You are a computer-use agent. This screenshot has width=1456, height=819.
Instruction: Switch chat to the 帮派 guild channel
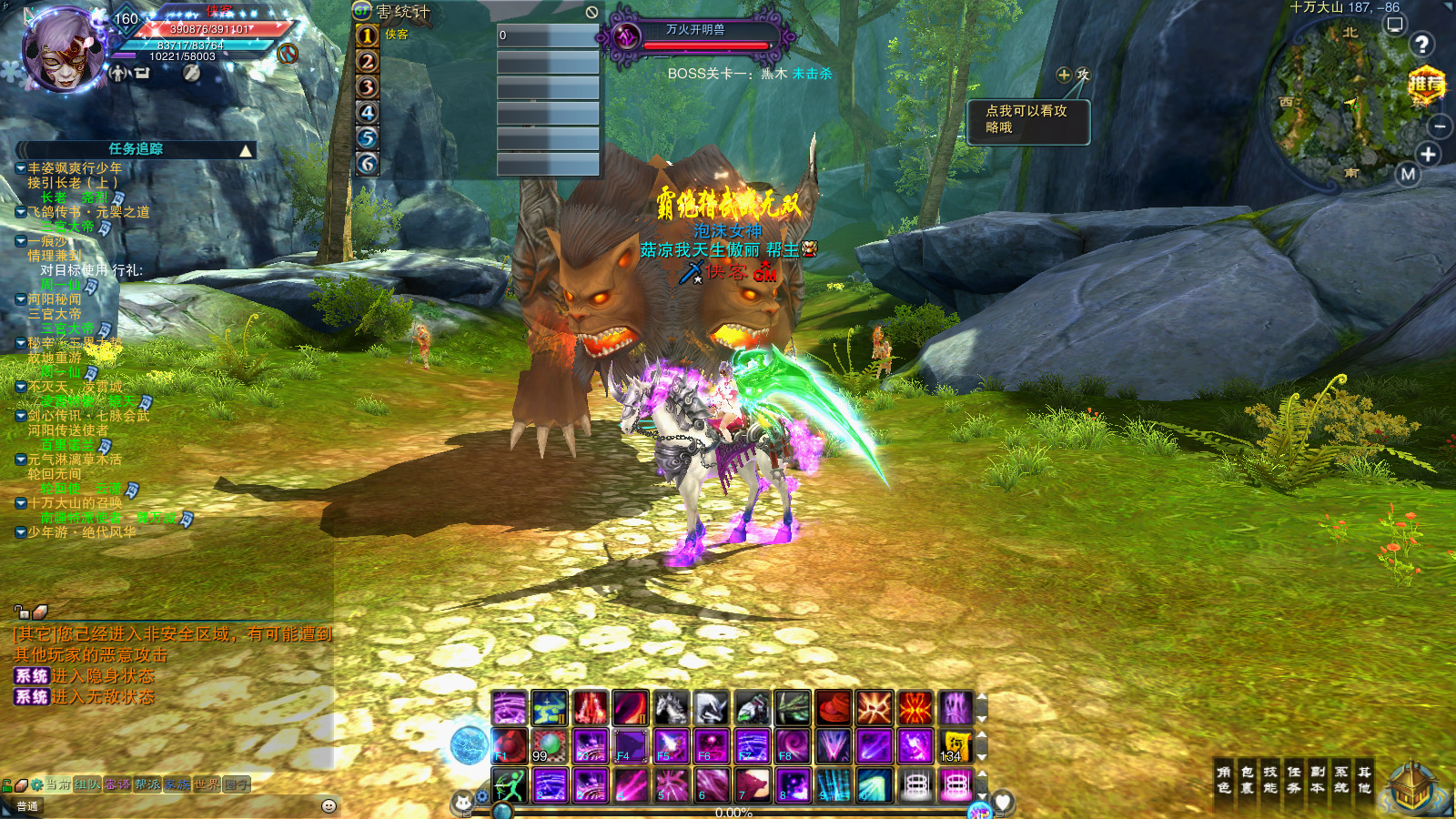[x=147, y=784]
